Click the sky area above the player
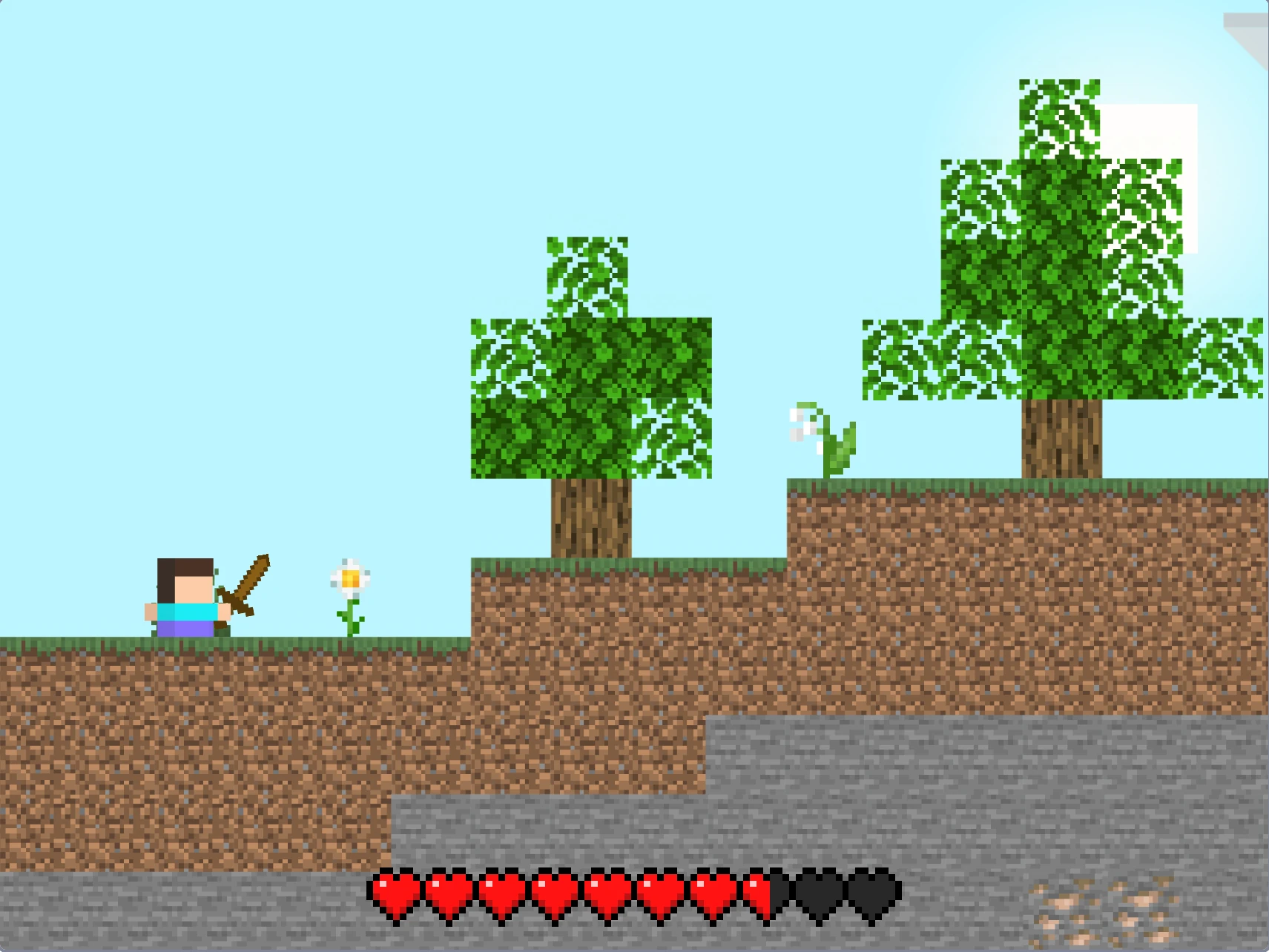The width and height of the screenshot is (1269, 952). pos(185,297)
